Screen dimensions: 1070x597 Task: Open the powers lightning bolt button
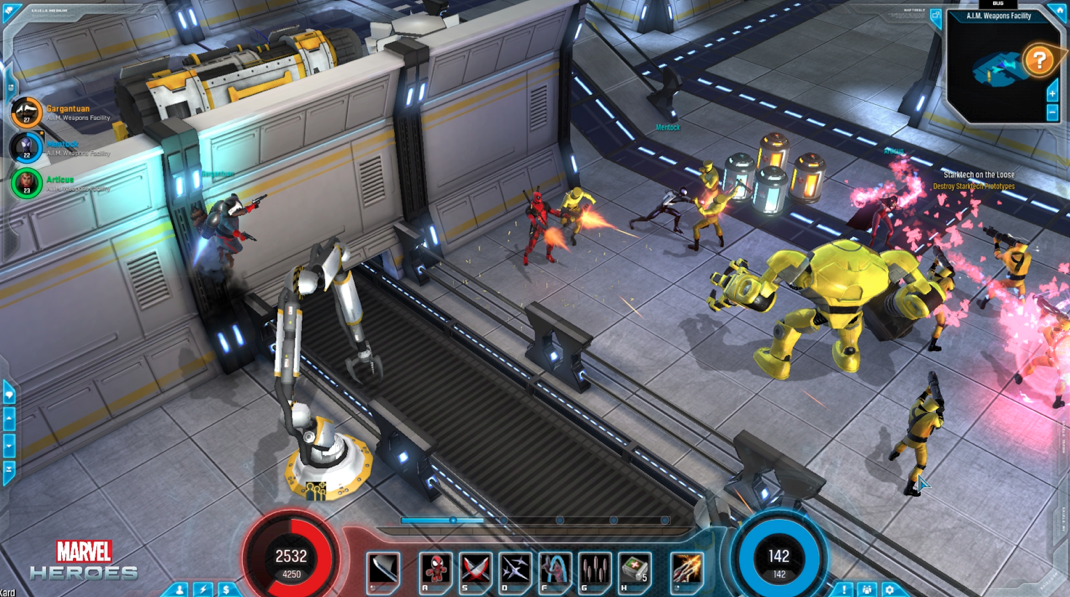[x=204, y=590]
